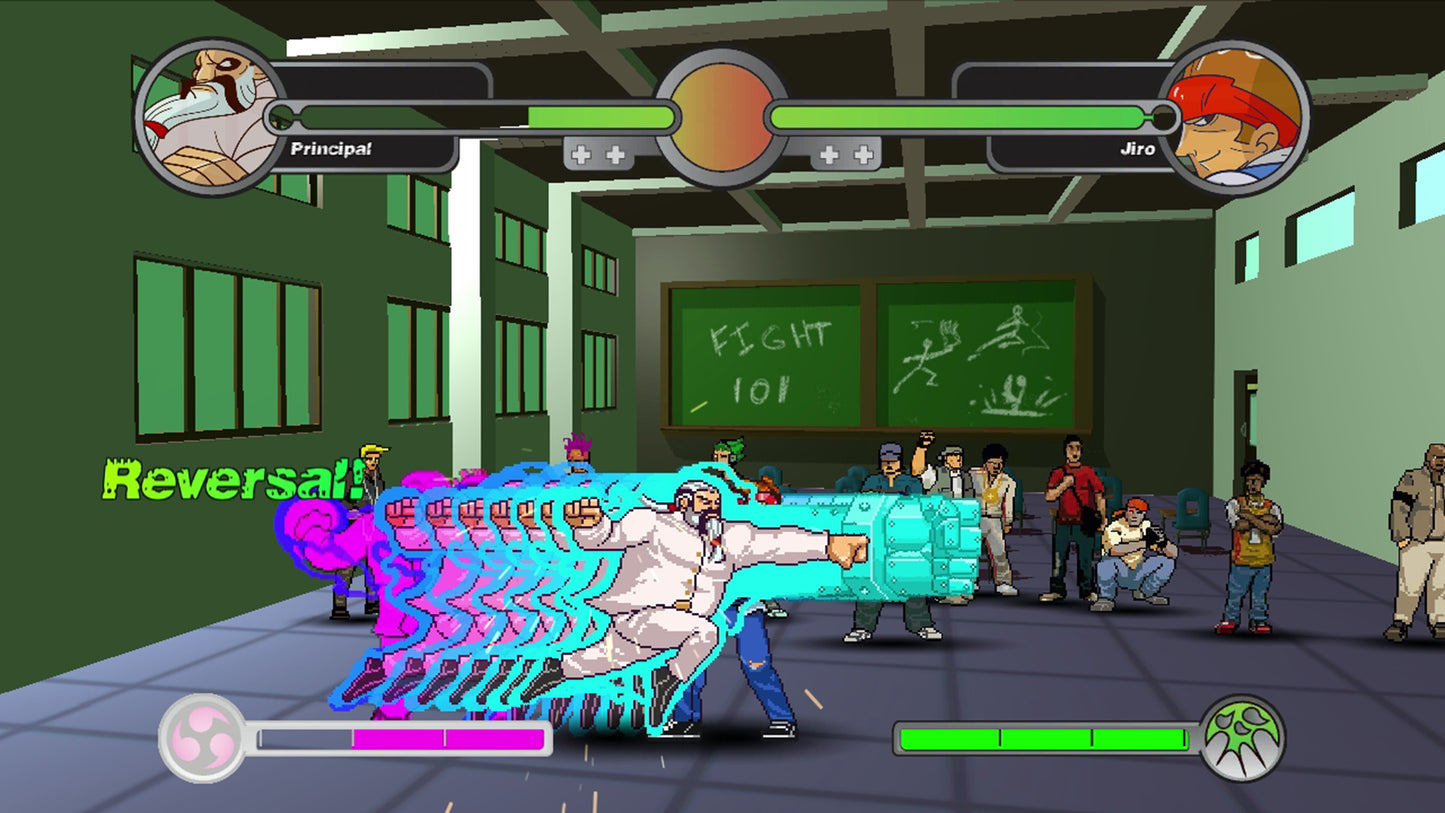
Task: Select the Jiro name plate
Action: pos(1135,149)
